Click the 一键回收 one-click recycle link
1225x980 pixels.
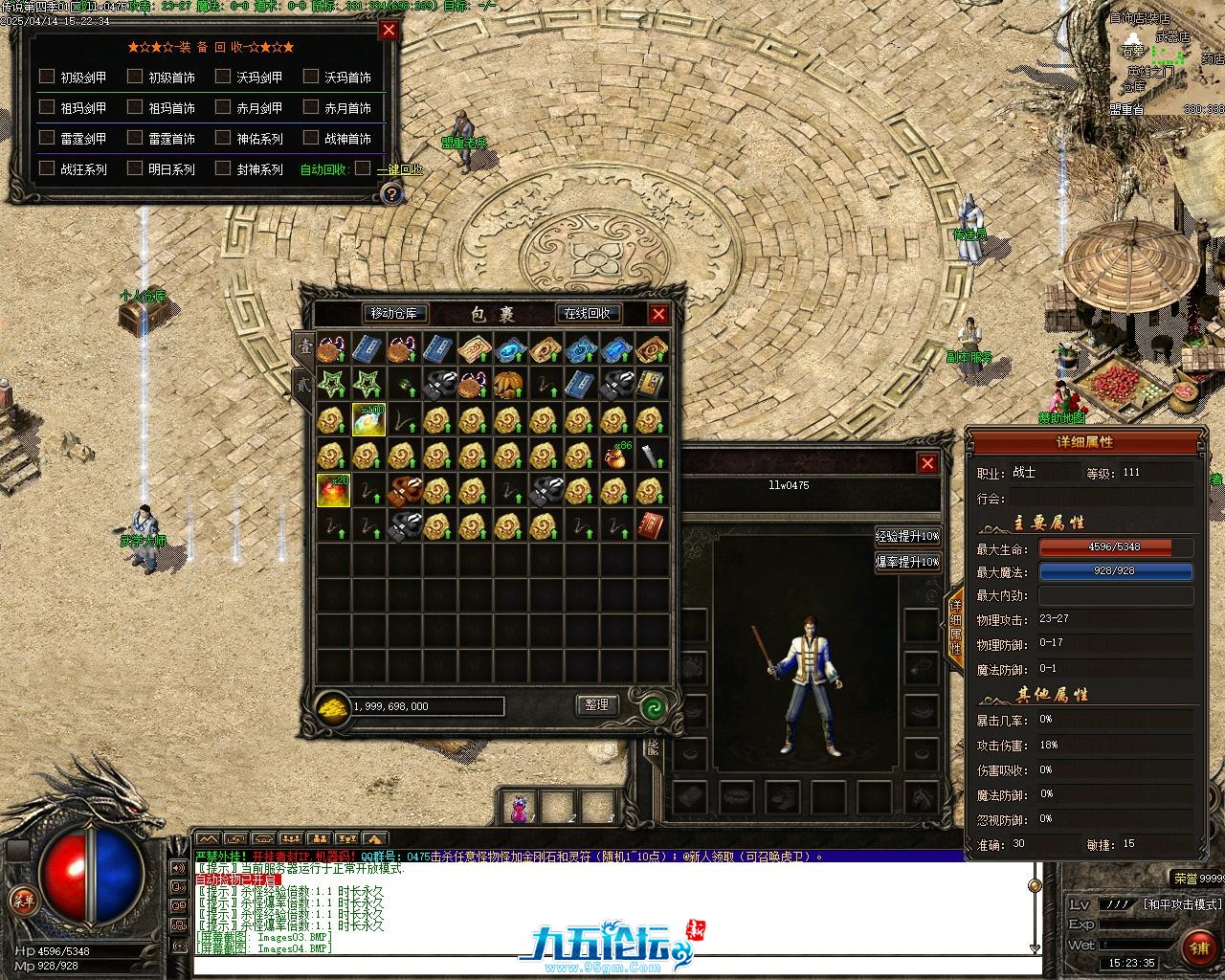[x=399, y=169]
